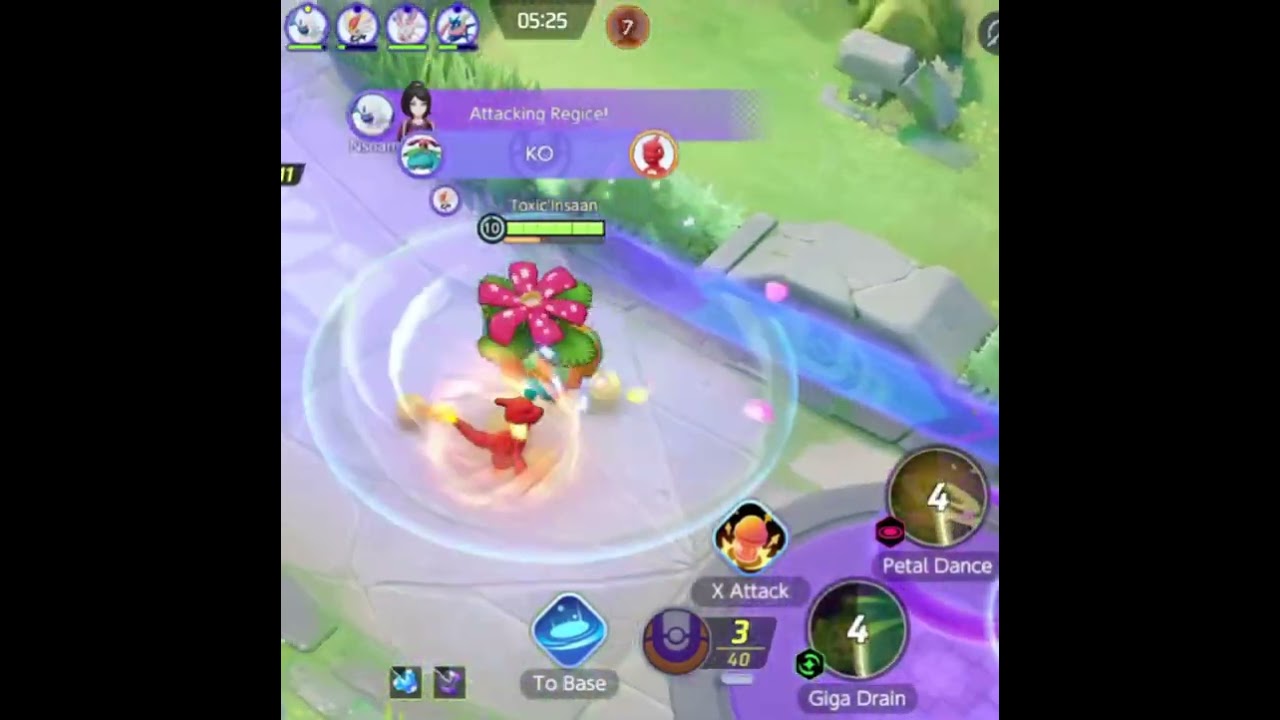Select the Aeos ball score indicator
The width and height of the screenshot is (1280, 720).
(x=677, y=643)
